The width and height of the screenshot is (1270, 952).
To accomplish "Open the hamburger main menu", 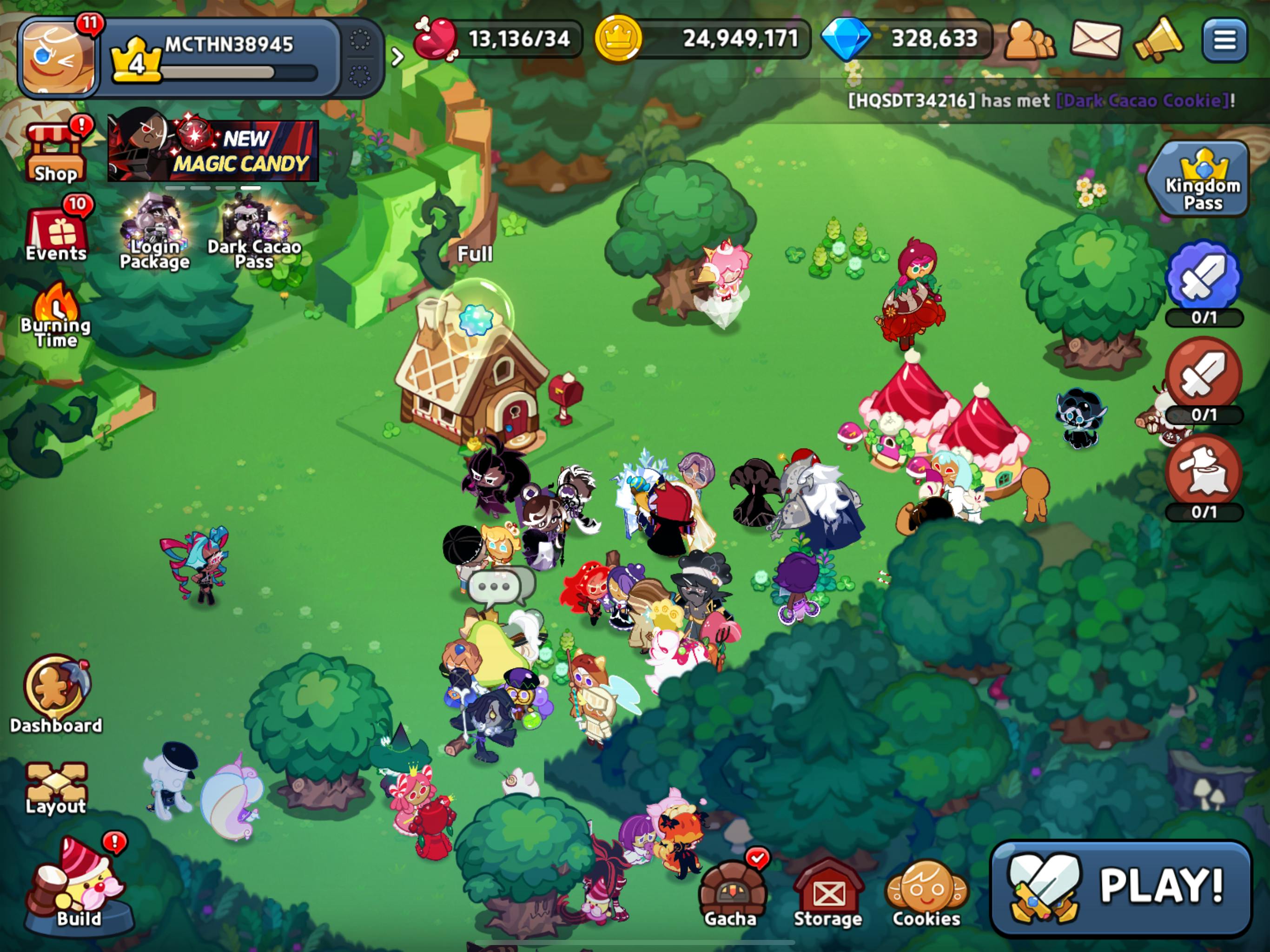I will 1224,39.
